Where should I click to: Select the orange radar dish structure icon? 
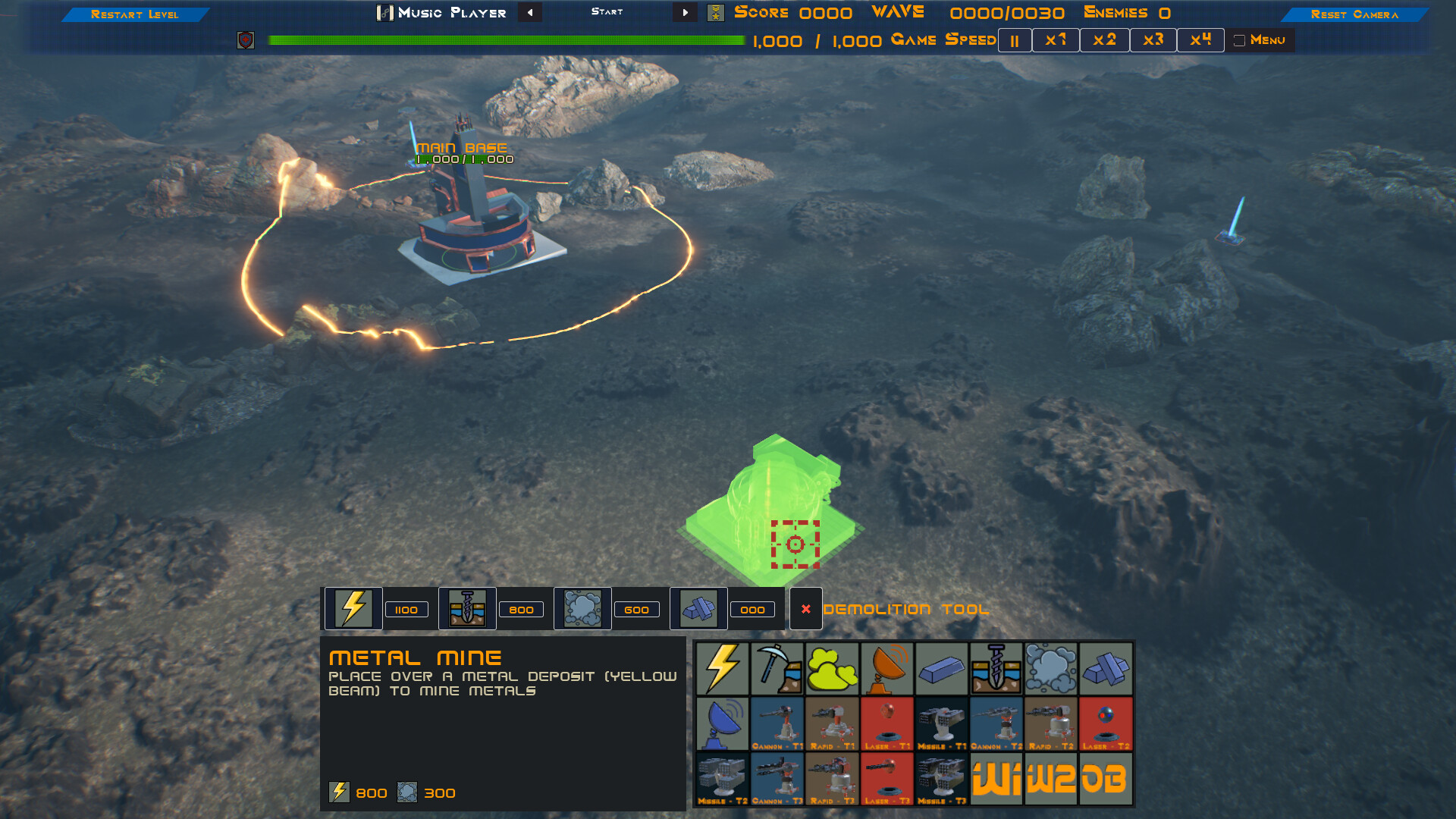(887, 669)
